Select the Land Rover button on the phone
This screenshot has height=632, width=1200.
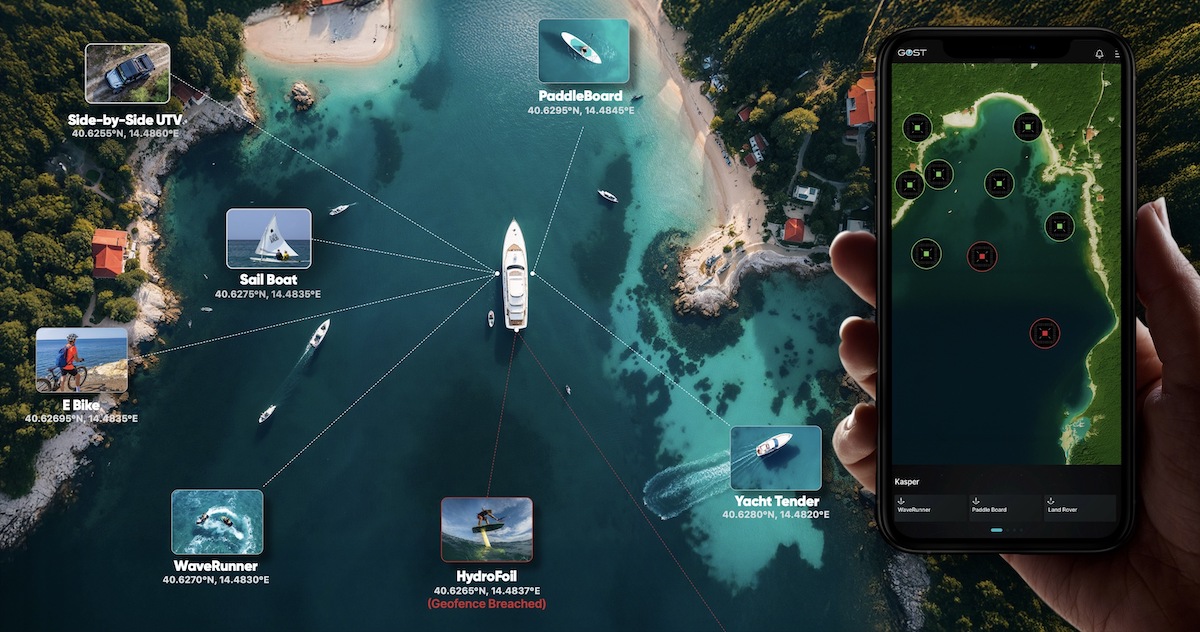coord(1078,507)
